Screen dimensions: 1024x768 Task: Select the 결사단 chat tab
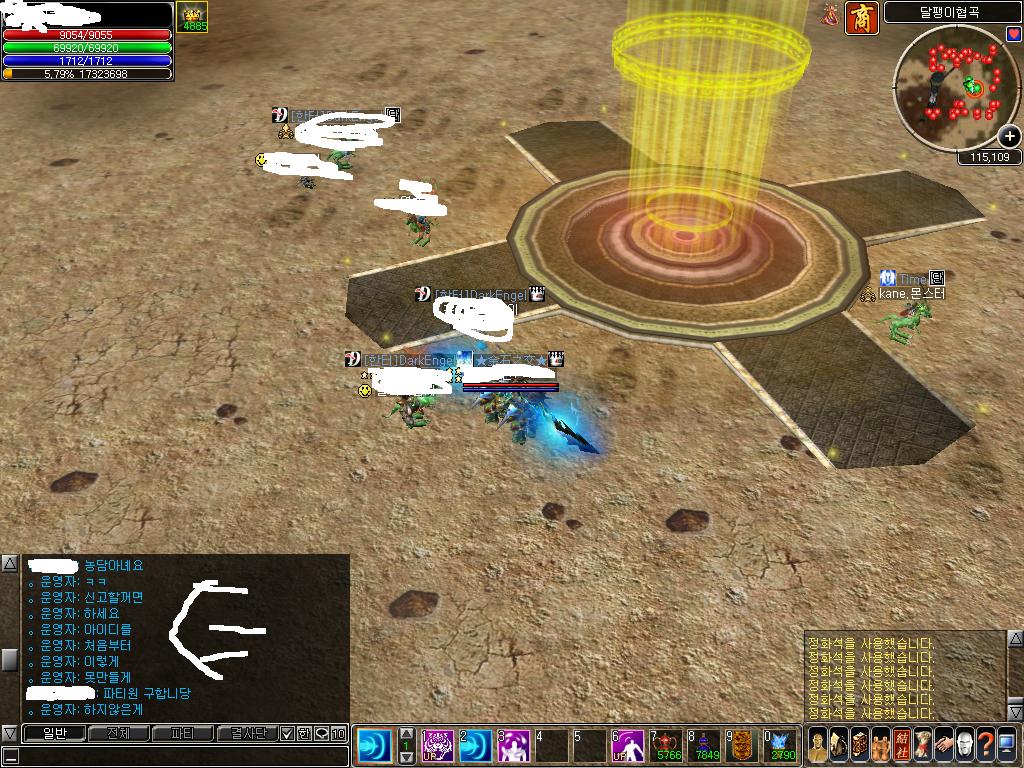pos(246,733)
